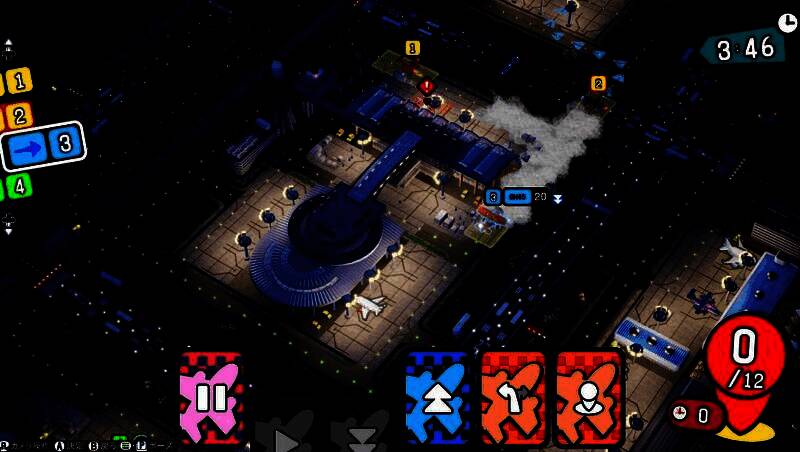Click the yellow marker 1 on the map
The image size is (800, 452).
(412, 47)
